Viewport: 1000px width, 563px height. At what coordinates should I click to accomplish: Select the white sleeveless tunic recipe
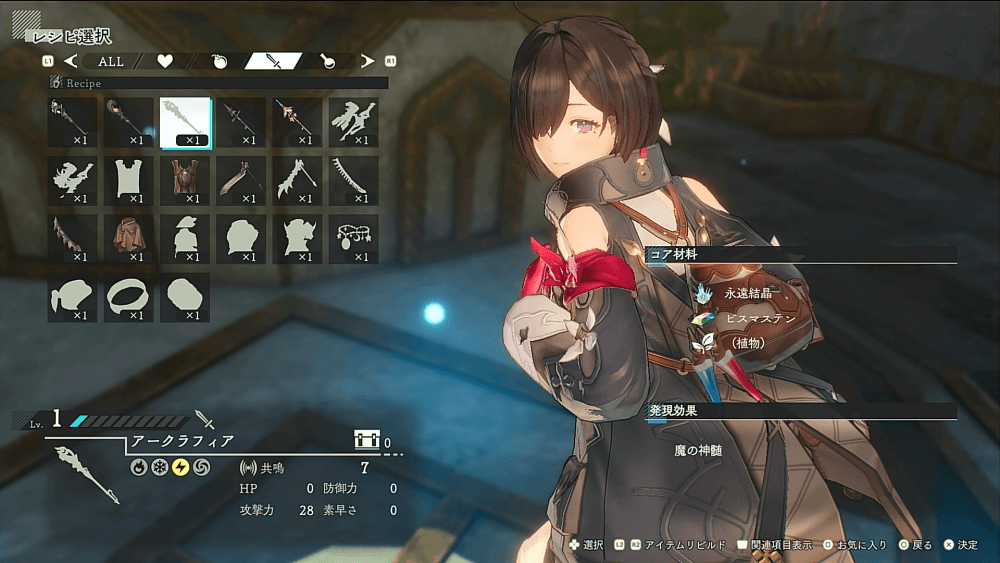tap(129, 180)
